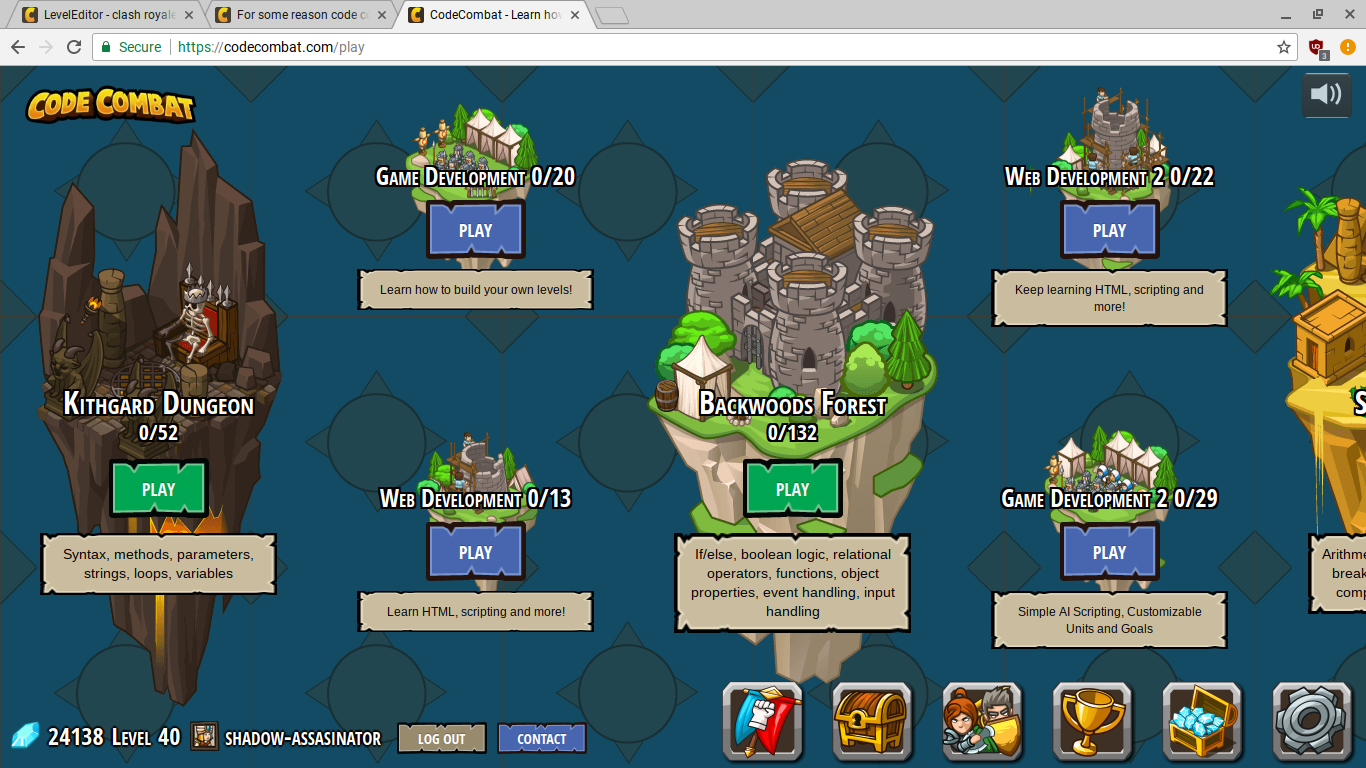Log out of the account
The width and height of the screenshot is (1366, 768).
click(x=441, y=739)
